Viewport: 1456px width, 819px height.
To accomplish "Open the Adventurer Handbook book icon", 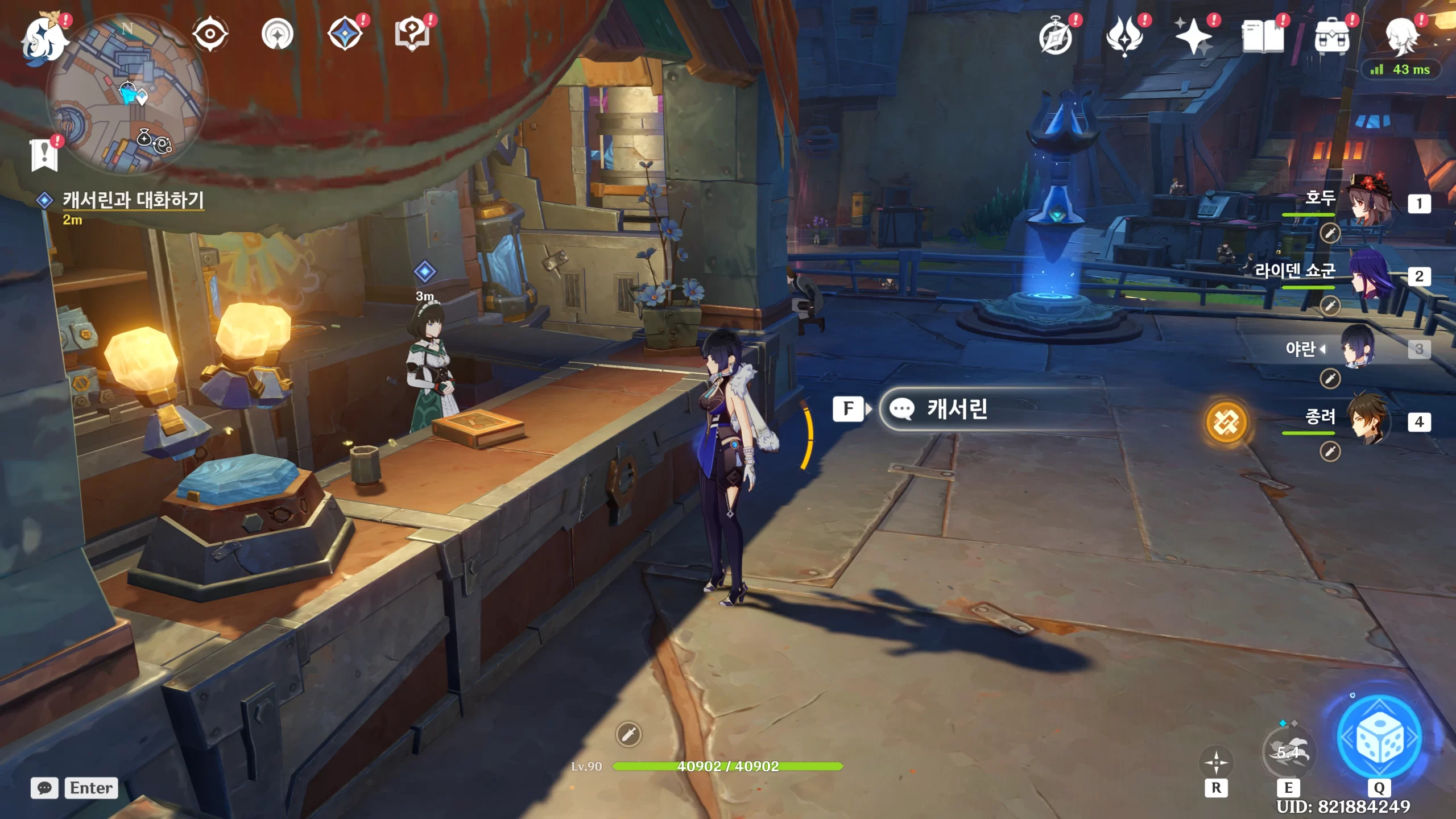I will click(x=1262, y=37).
